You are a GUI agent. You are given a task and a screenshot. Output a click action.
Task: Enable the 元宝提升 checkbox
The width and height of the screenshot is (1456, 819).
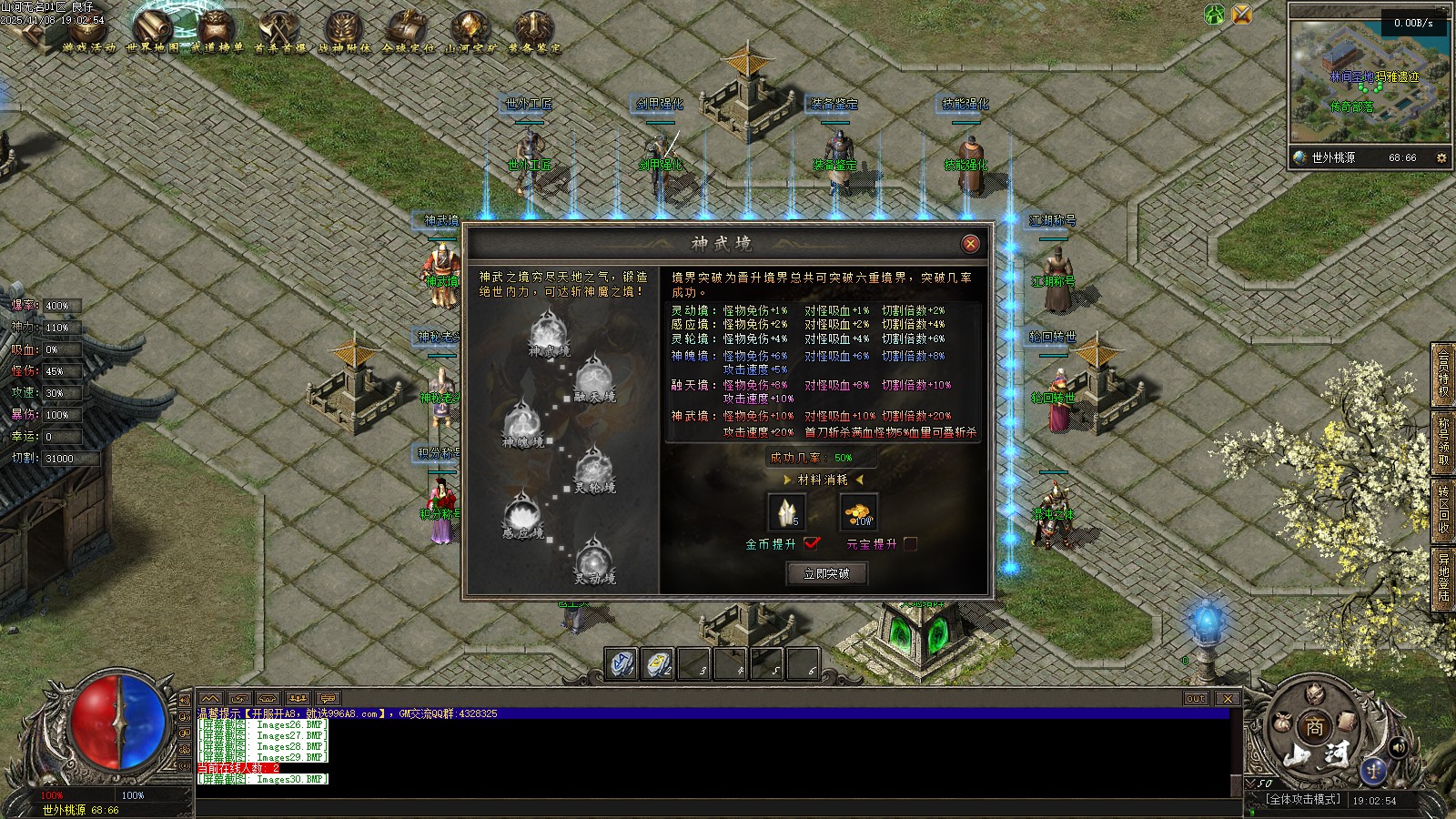pos(910,543)
